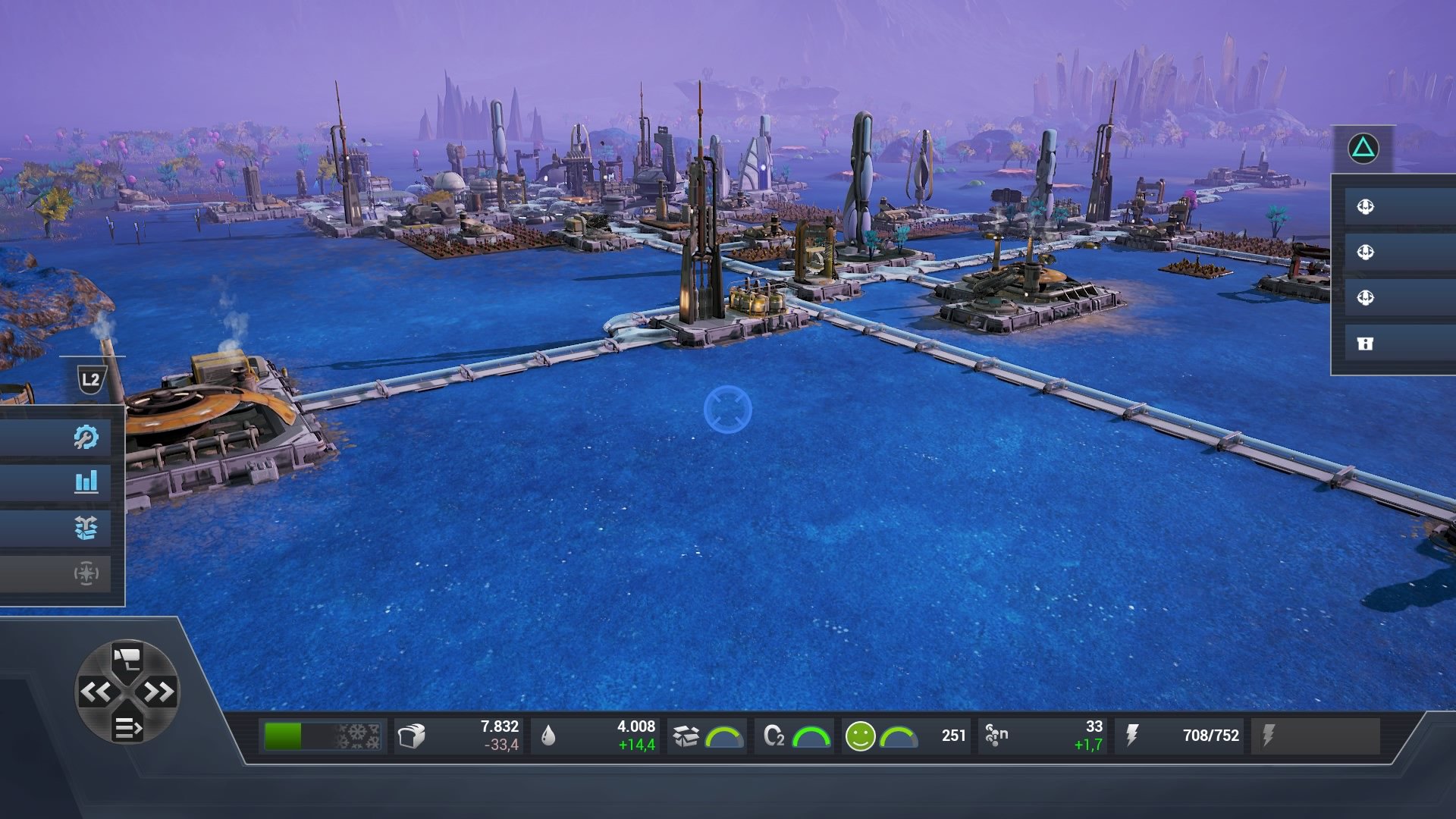Toggle the colonist population indicator
This screenshot has width=1456, height=819.
pos(996,734)
